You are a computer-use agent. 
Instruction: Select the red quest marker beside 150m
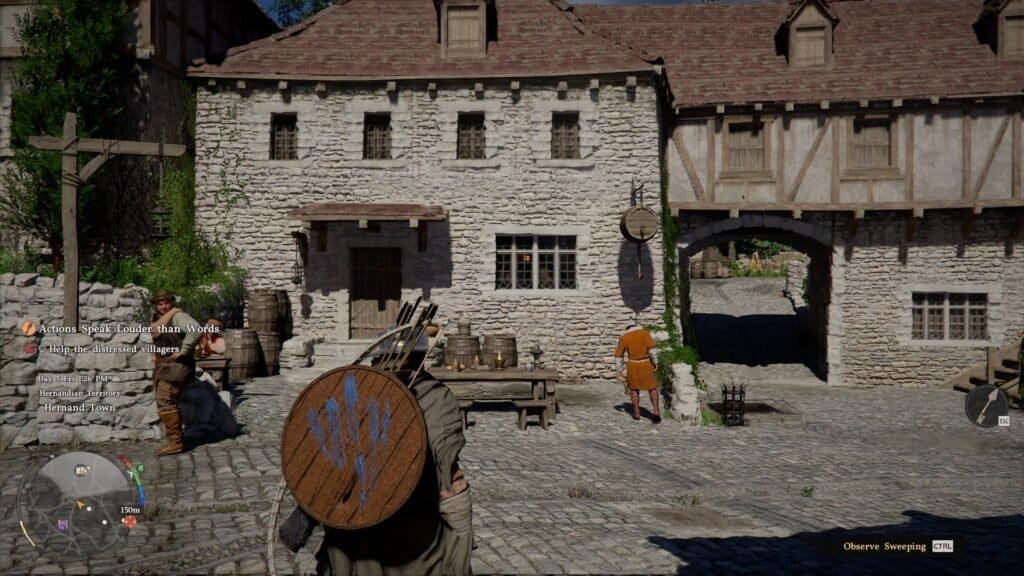point(129,521)
